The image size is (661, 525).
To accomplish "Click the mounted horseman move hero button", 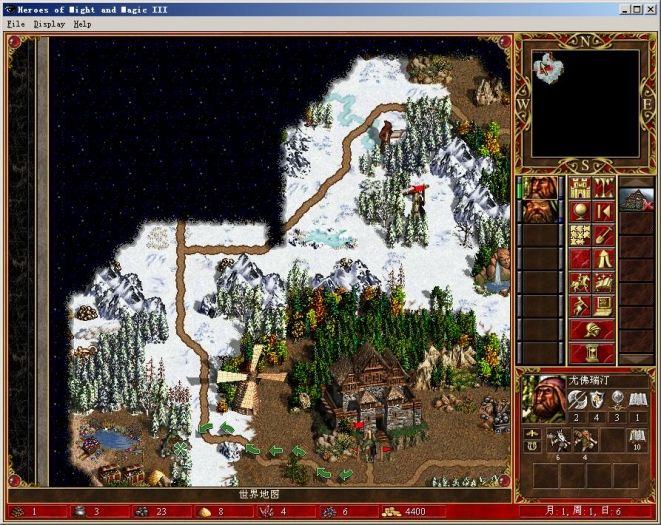I will pos(580,282).
